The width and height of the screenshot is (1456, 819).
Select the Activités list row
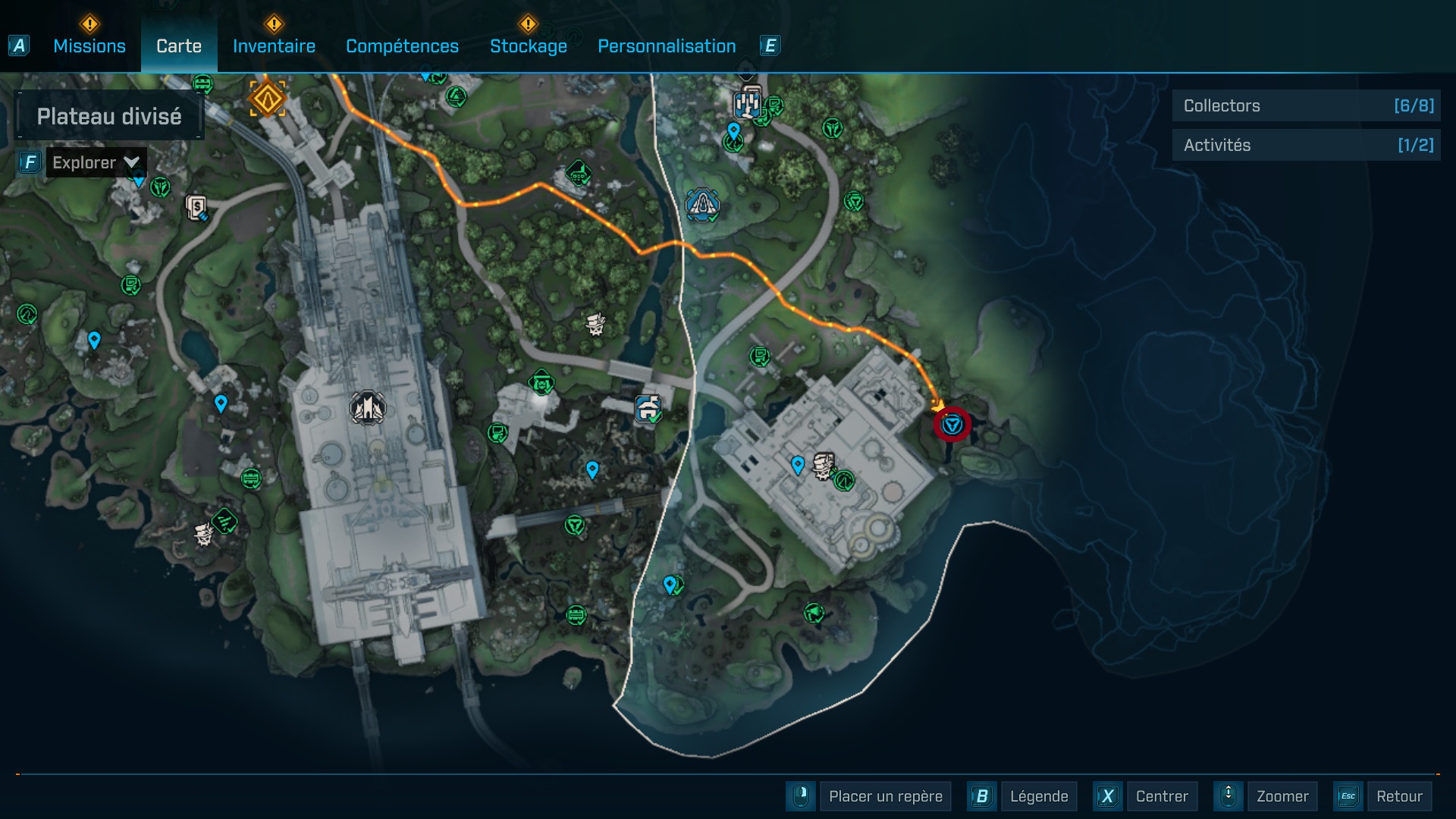1306,145
